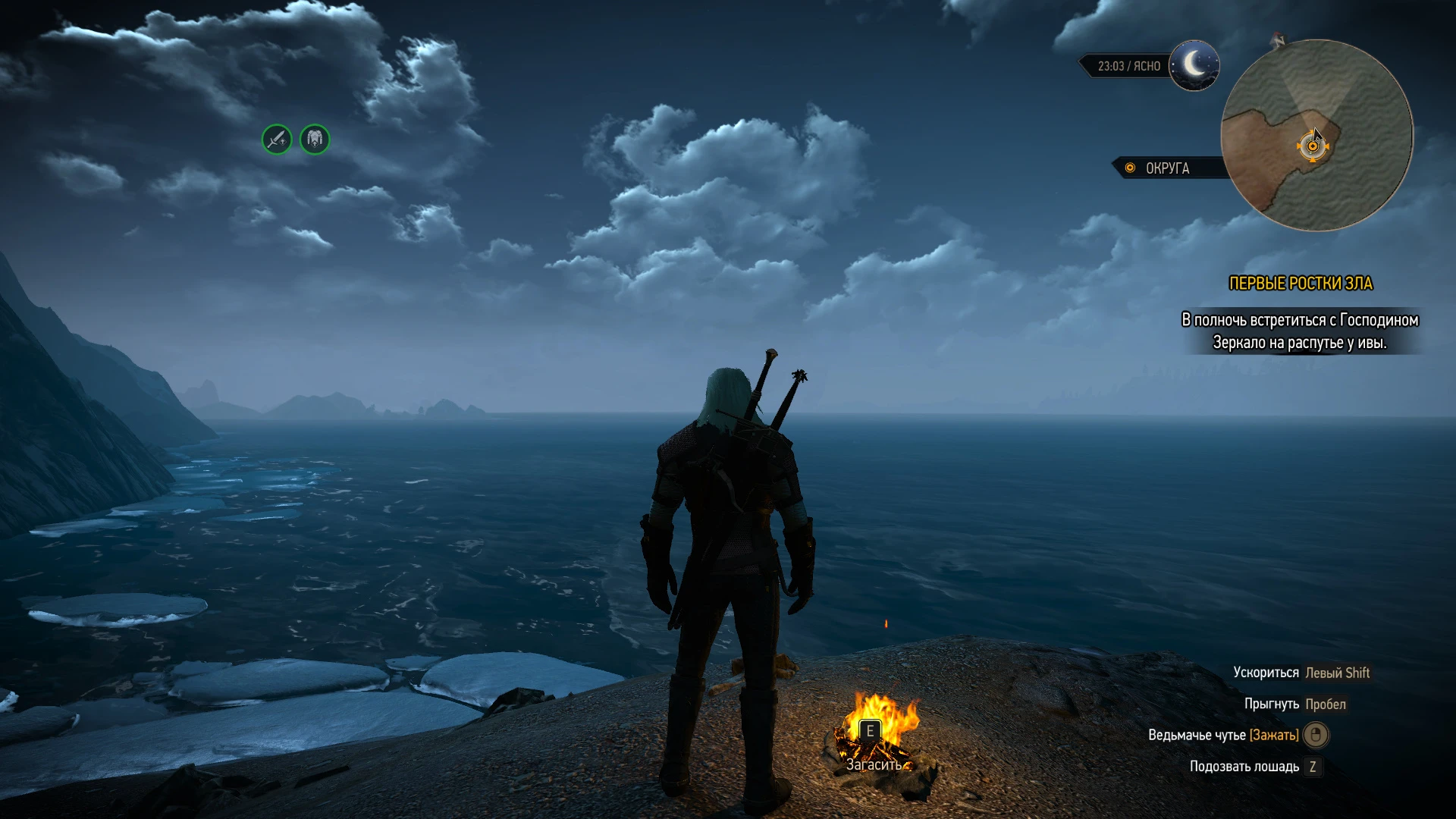
Task: Click the crescent moon weather icon
Action: (x=1196, y=66)
